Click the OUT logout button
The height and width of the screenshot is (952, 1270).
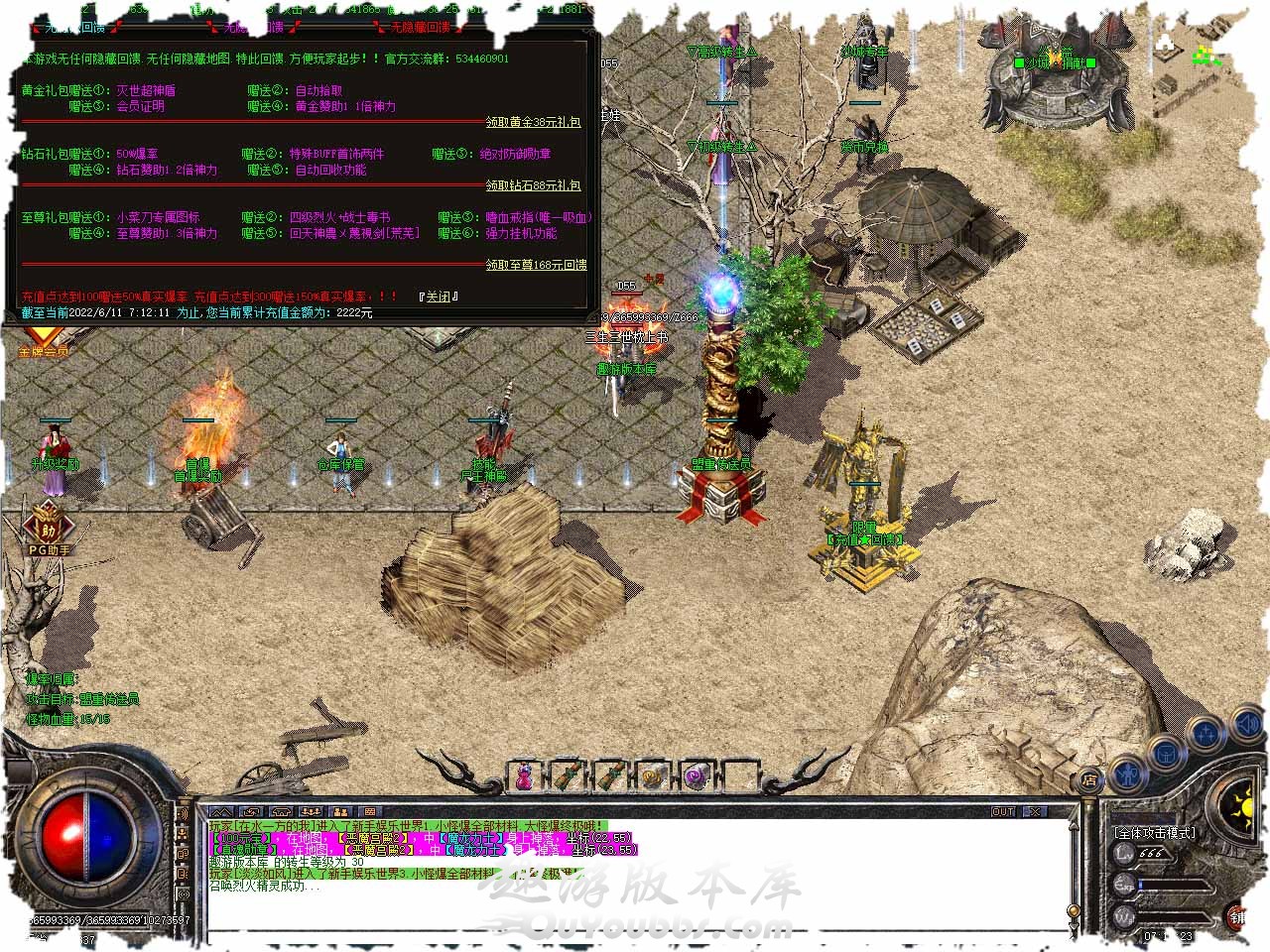coord(1003,811)
